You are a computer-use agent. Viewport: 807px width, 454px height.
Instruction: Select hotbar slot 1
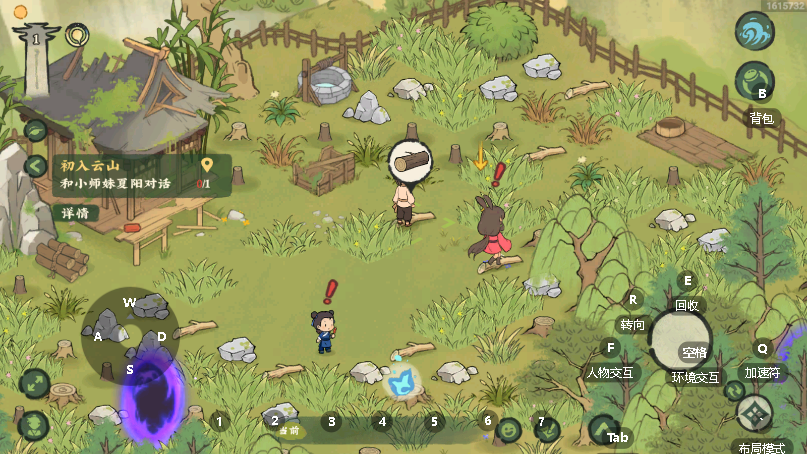point(219,421)
